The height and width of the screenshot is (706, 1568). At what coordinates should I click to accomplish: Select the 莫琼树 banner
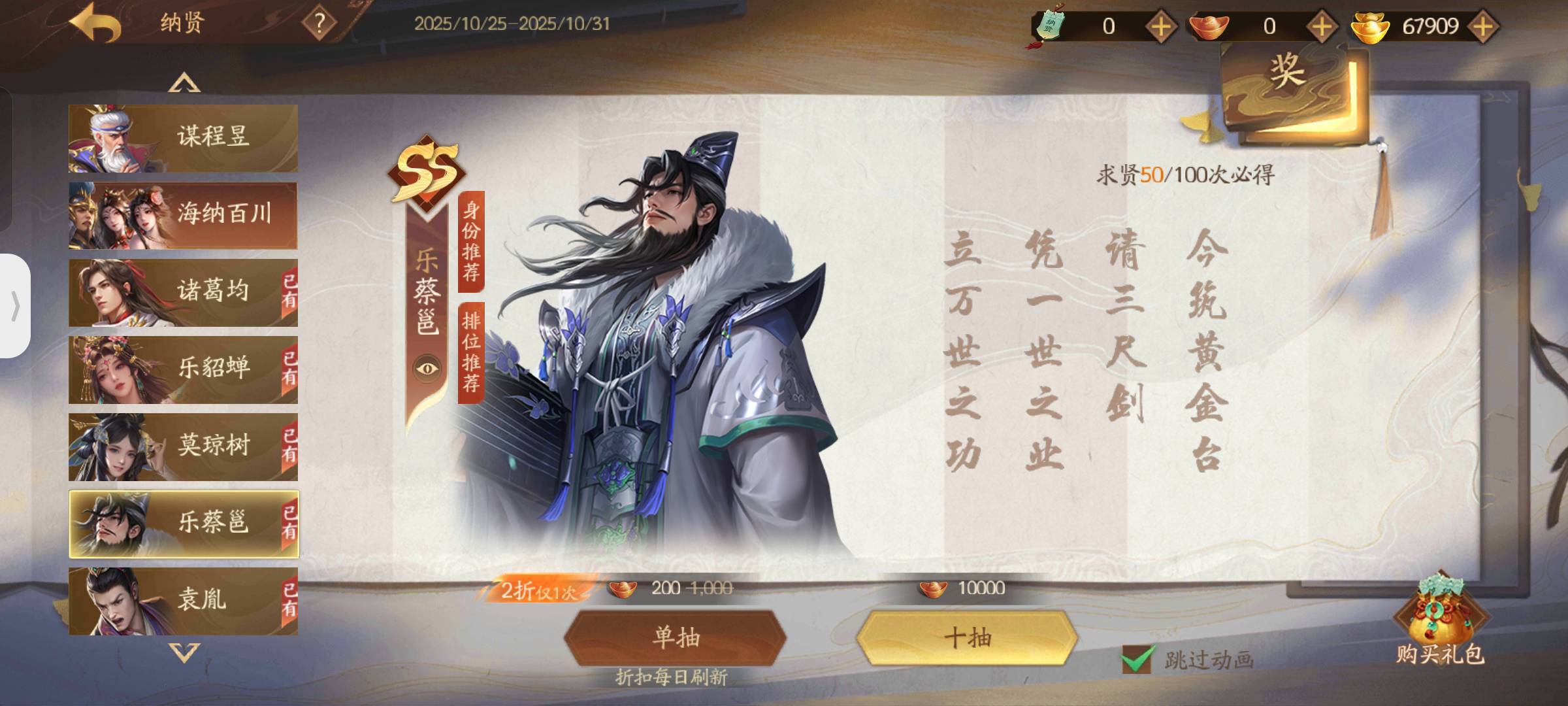(x=183, y=446)
